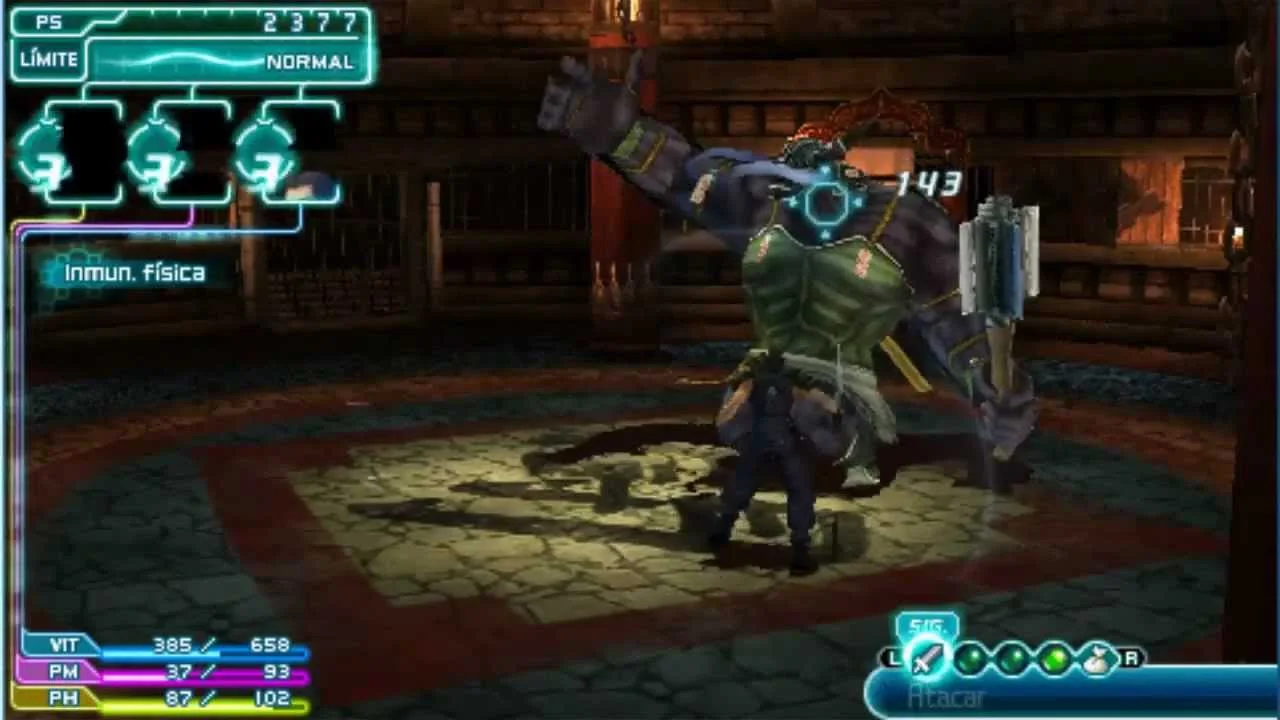Viewport: 1280px width, 720px height.
Task: Click the PM label button
Action: tap(62, 672)
